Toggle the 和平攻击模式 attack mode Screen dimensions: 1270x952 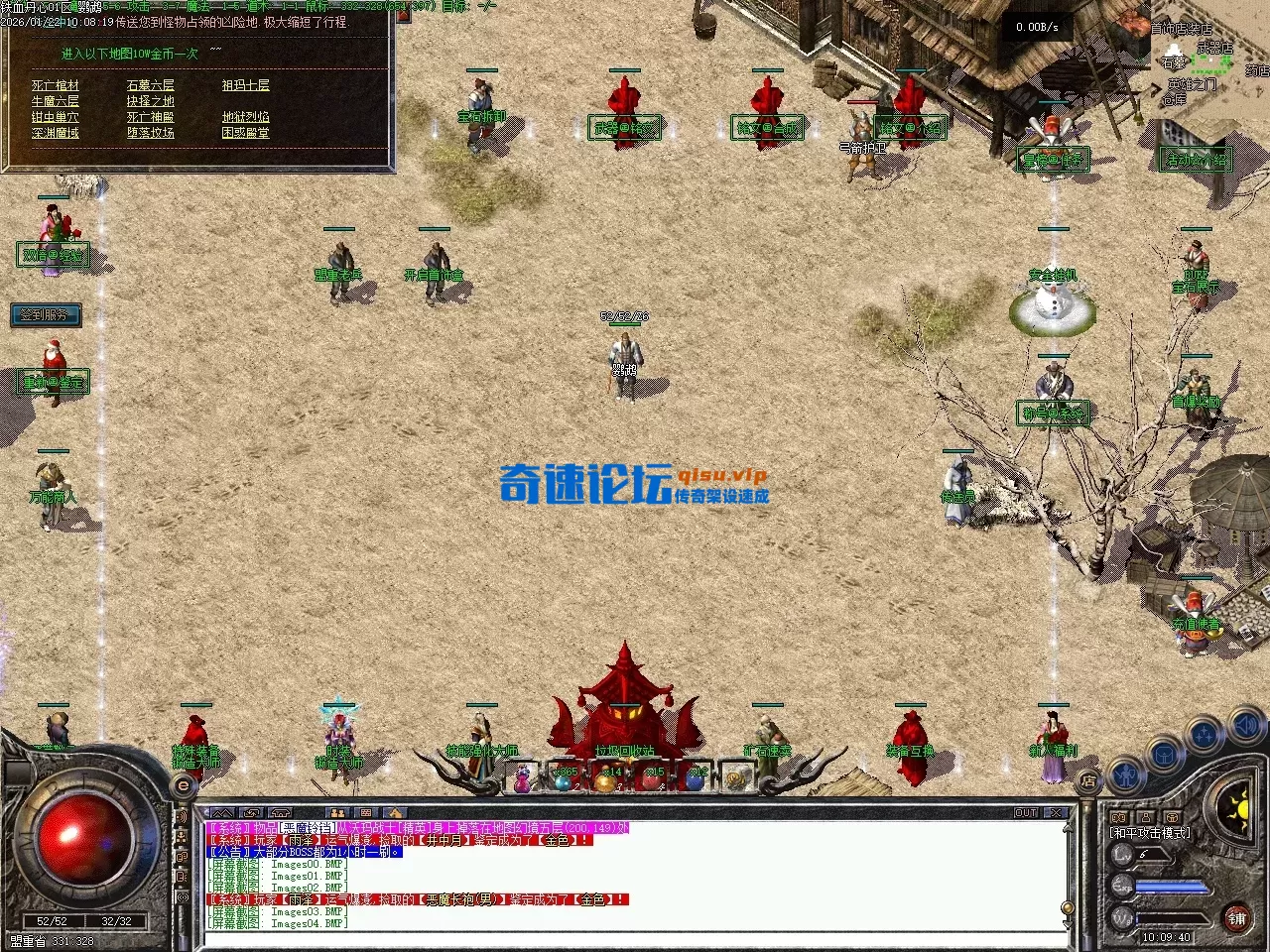[x=1149, y=833]
